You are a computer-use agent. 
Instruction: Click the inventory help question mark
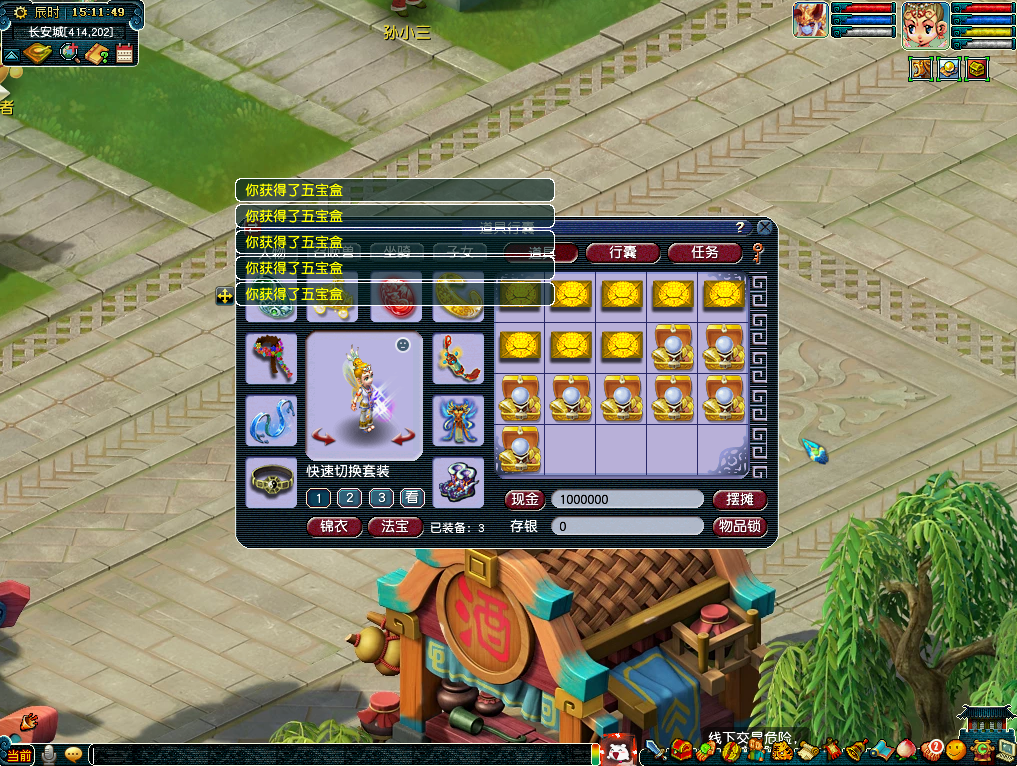click(740, 227)
